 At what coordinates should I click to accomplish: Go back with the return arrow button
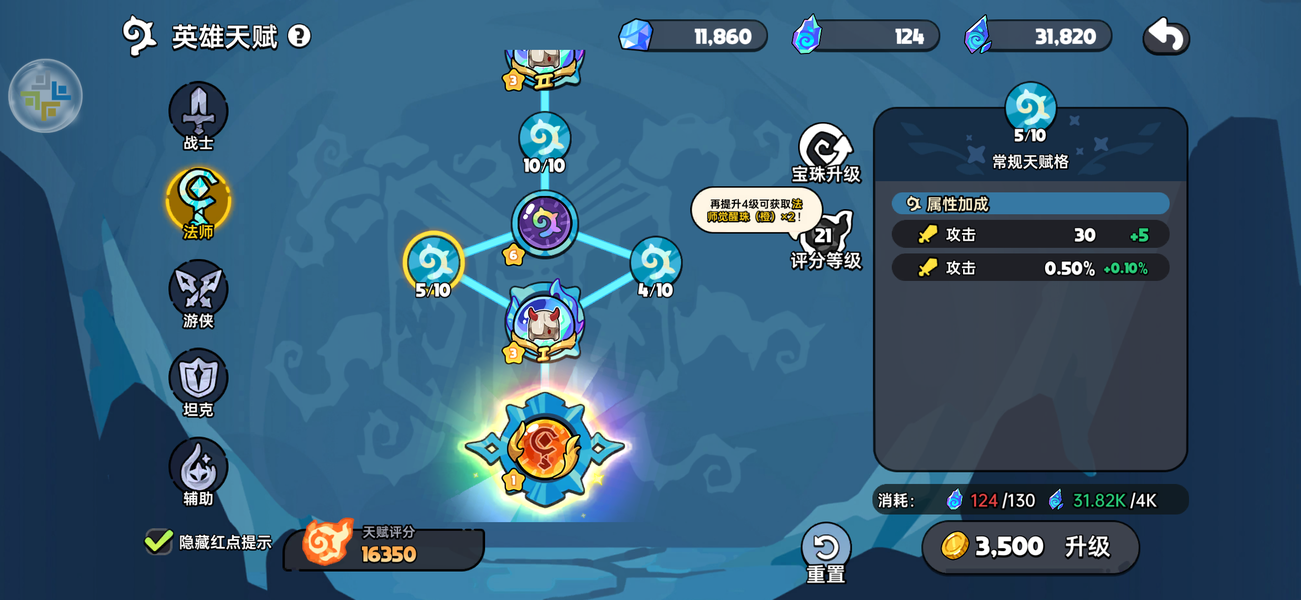pyautogui.click(x=1165, y=37)
